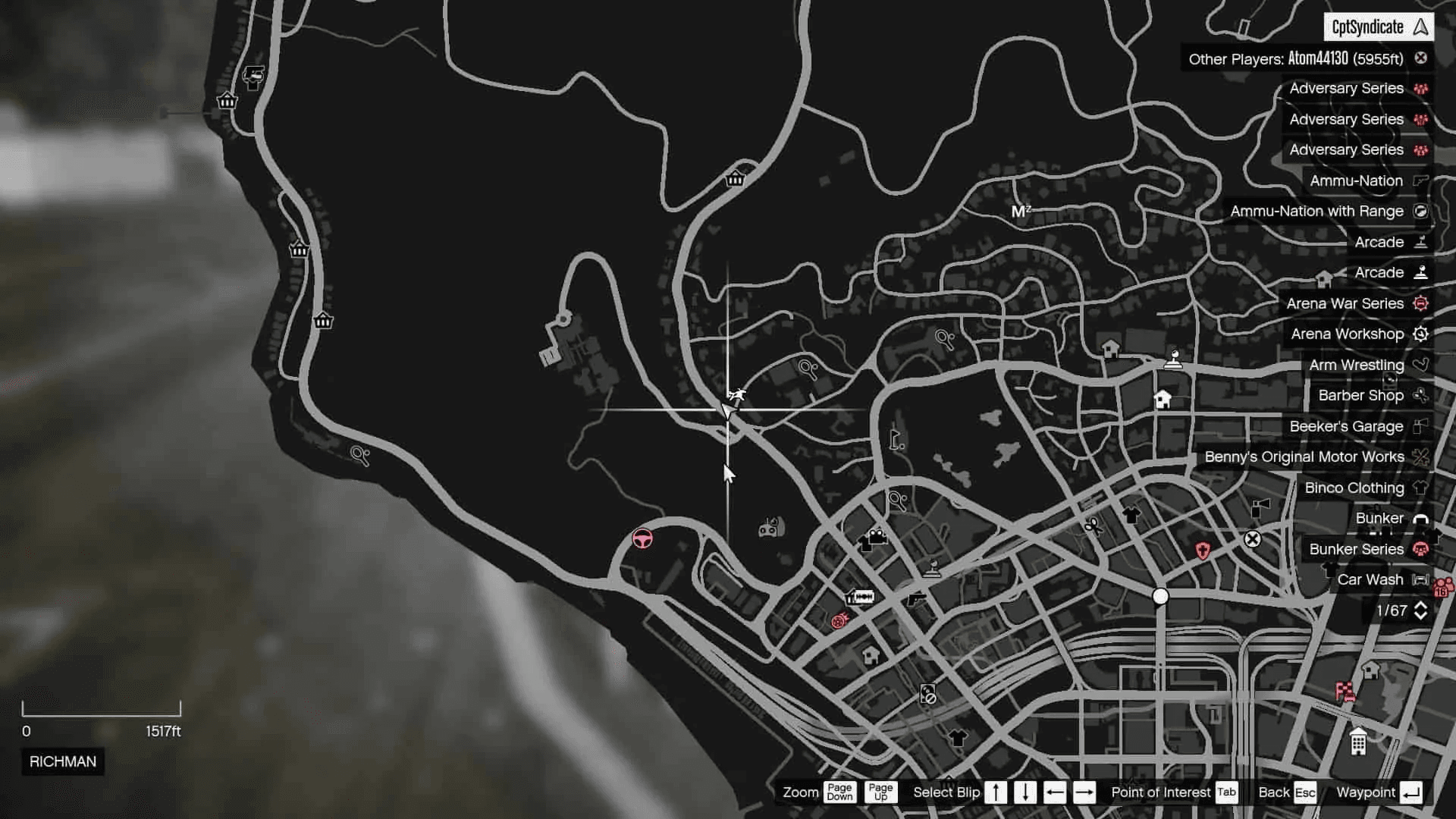Select the first Adversary Series legend entry

point(1346,88)
